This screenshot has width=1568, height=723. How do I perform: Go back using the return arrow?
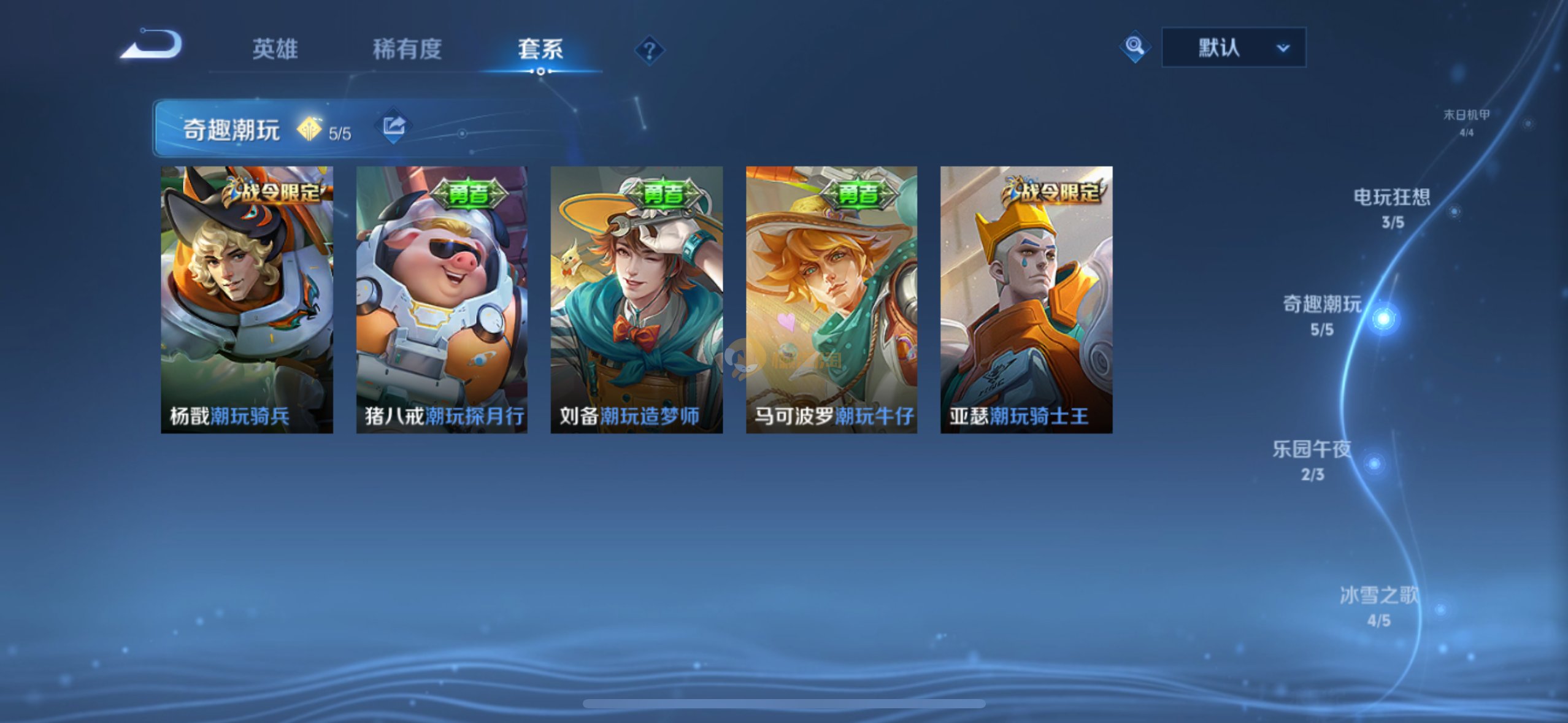[152, 45]
